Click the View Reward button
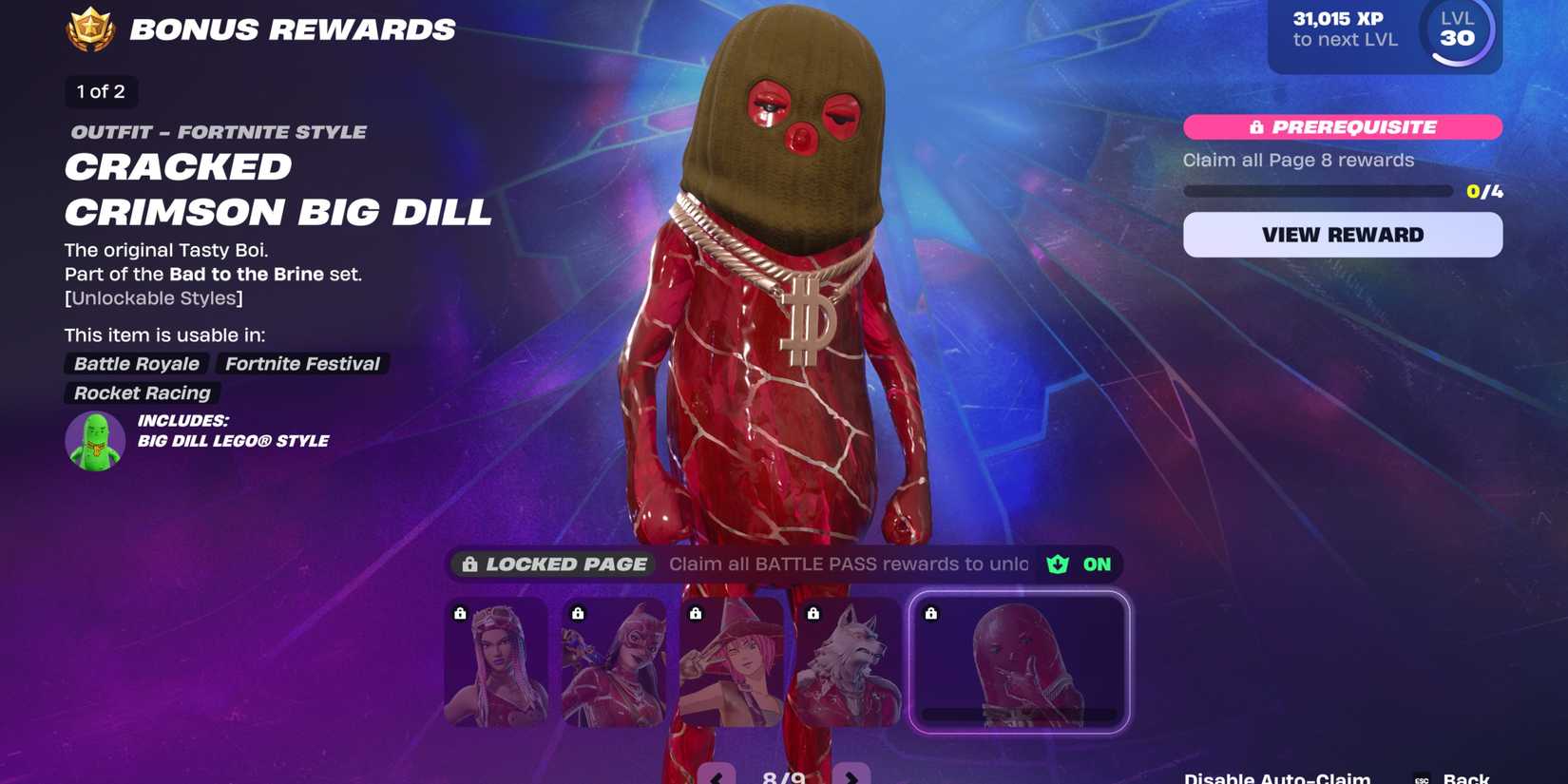The image size is (1568, 784). [1342, 234]
